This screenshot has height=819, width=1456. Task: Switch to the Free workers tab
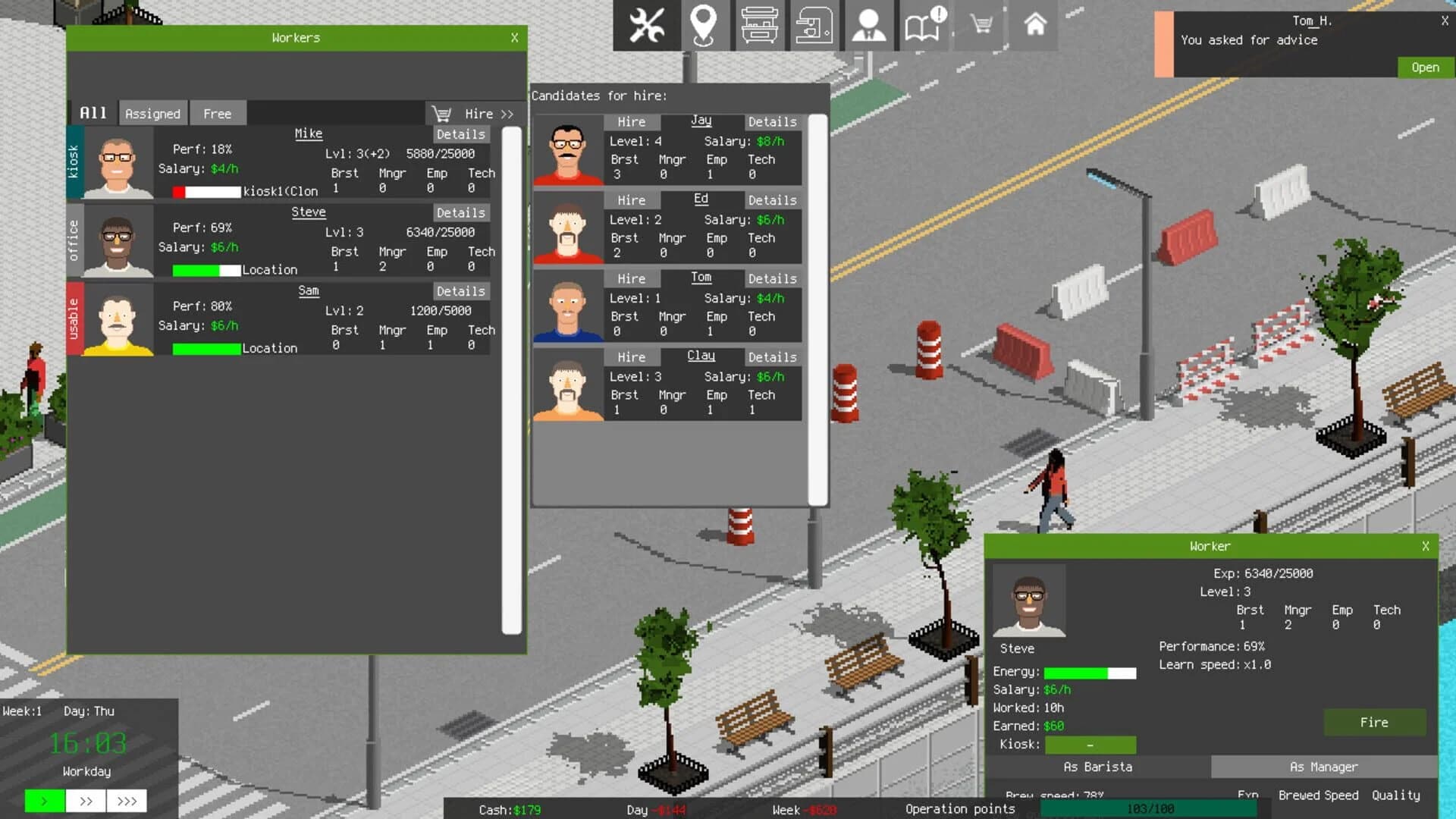[x=218, y=113]
